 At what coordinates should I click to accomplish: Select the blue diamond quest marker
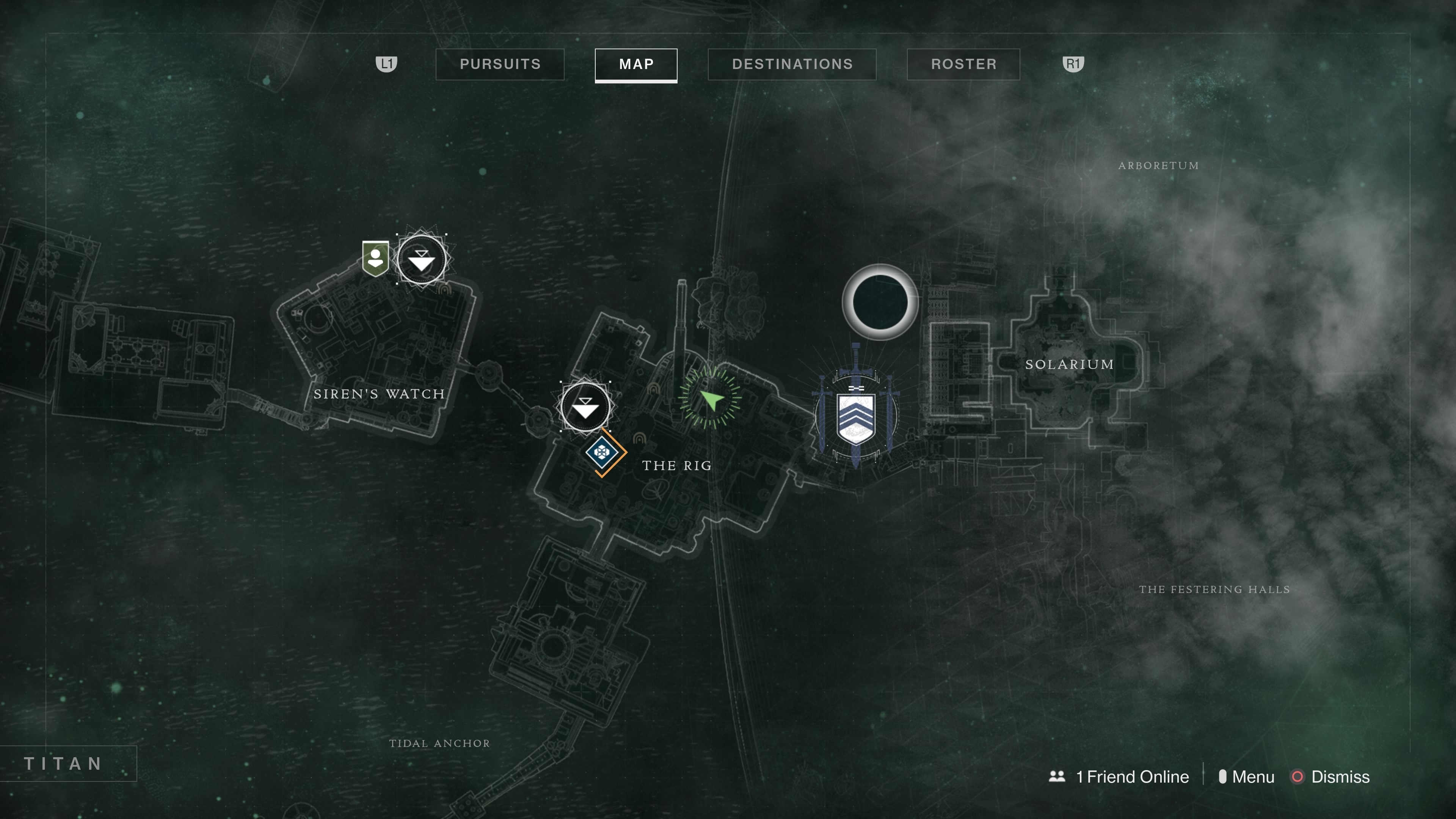(601, 452)
